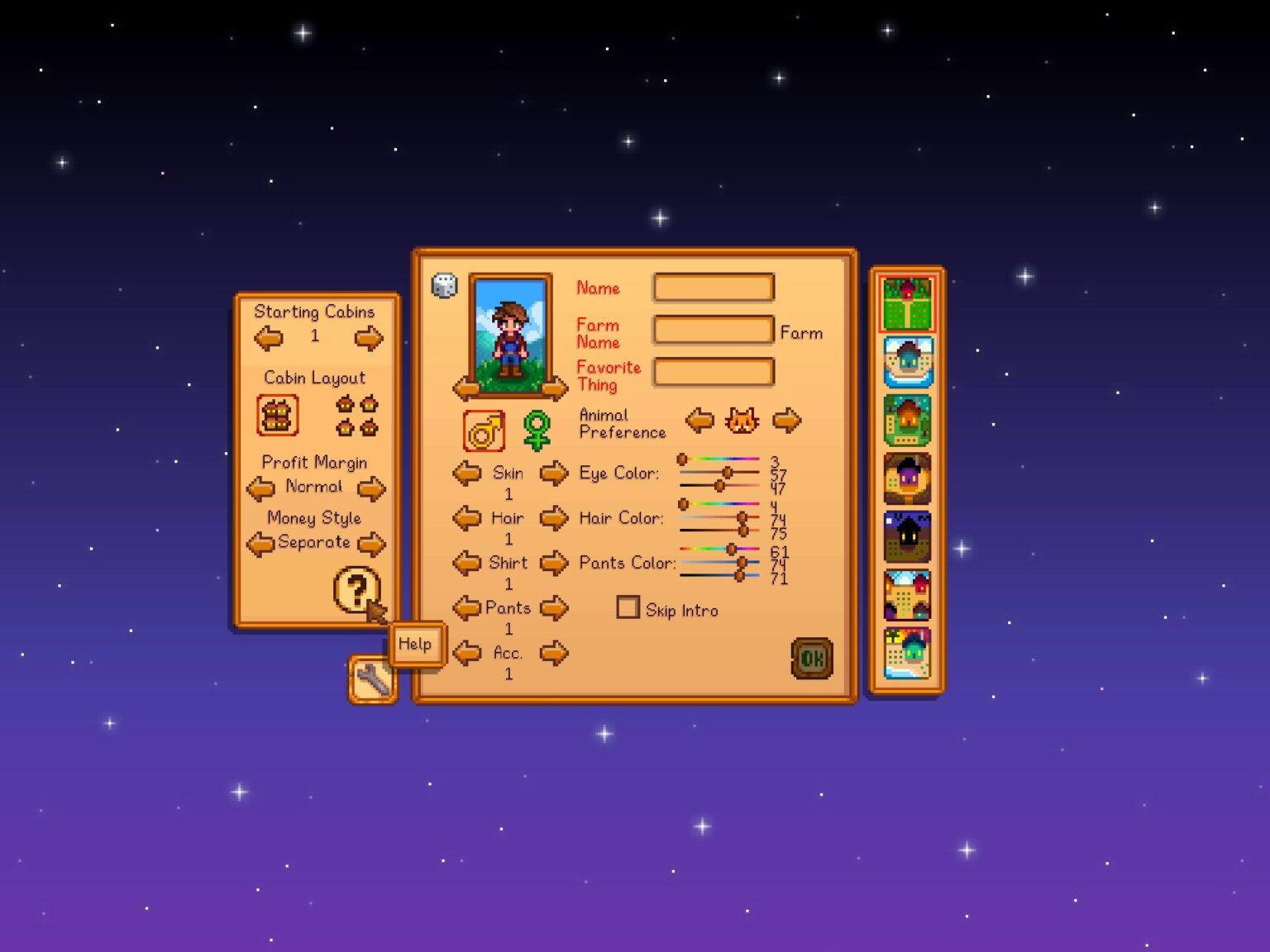Click the cat animal preference icon

pos(742,420)
